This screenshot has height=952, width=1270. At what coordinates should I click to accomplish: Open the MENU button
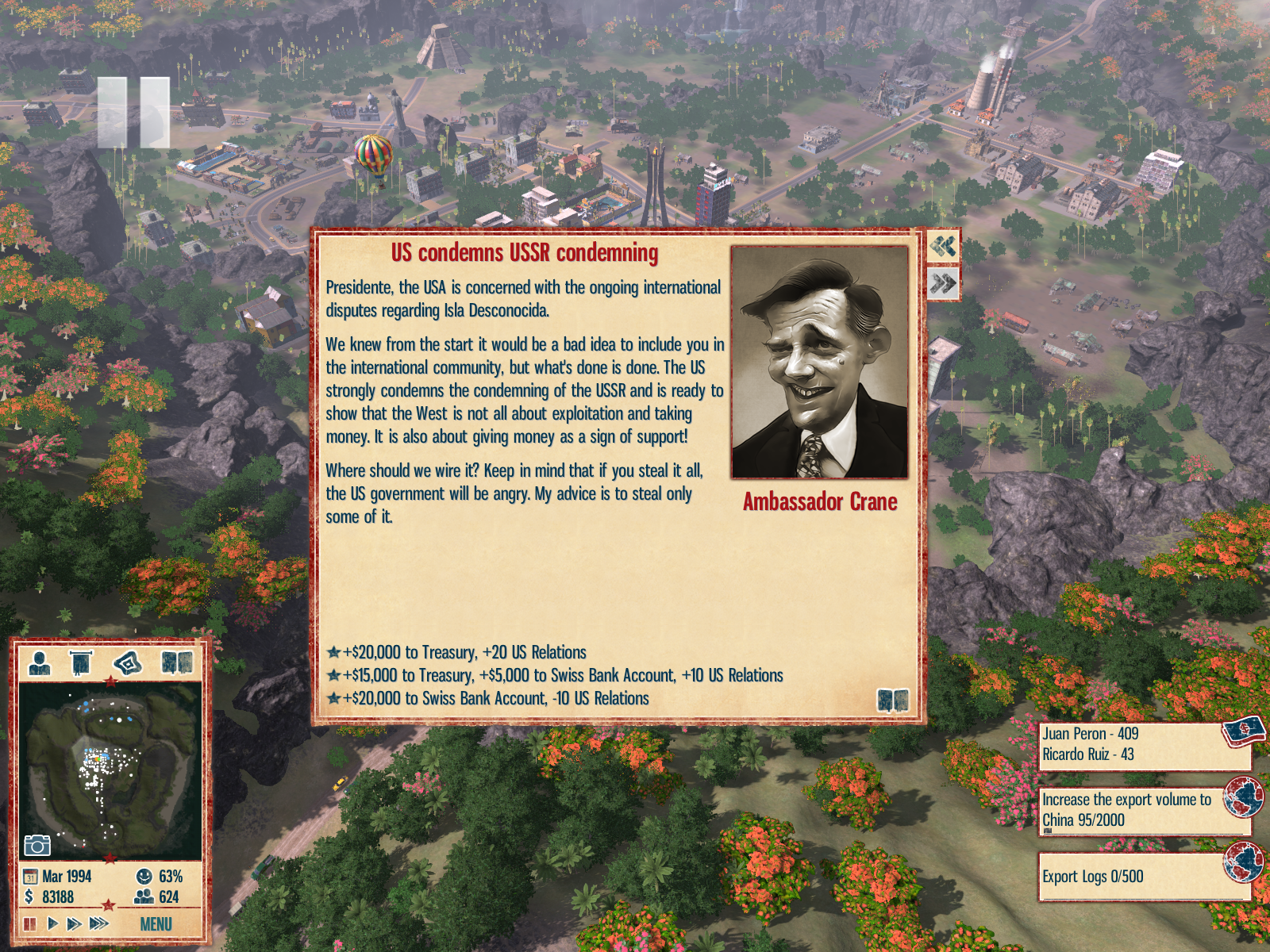click(x=156, y=924)
